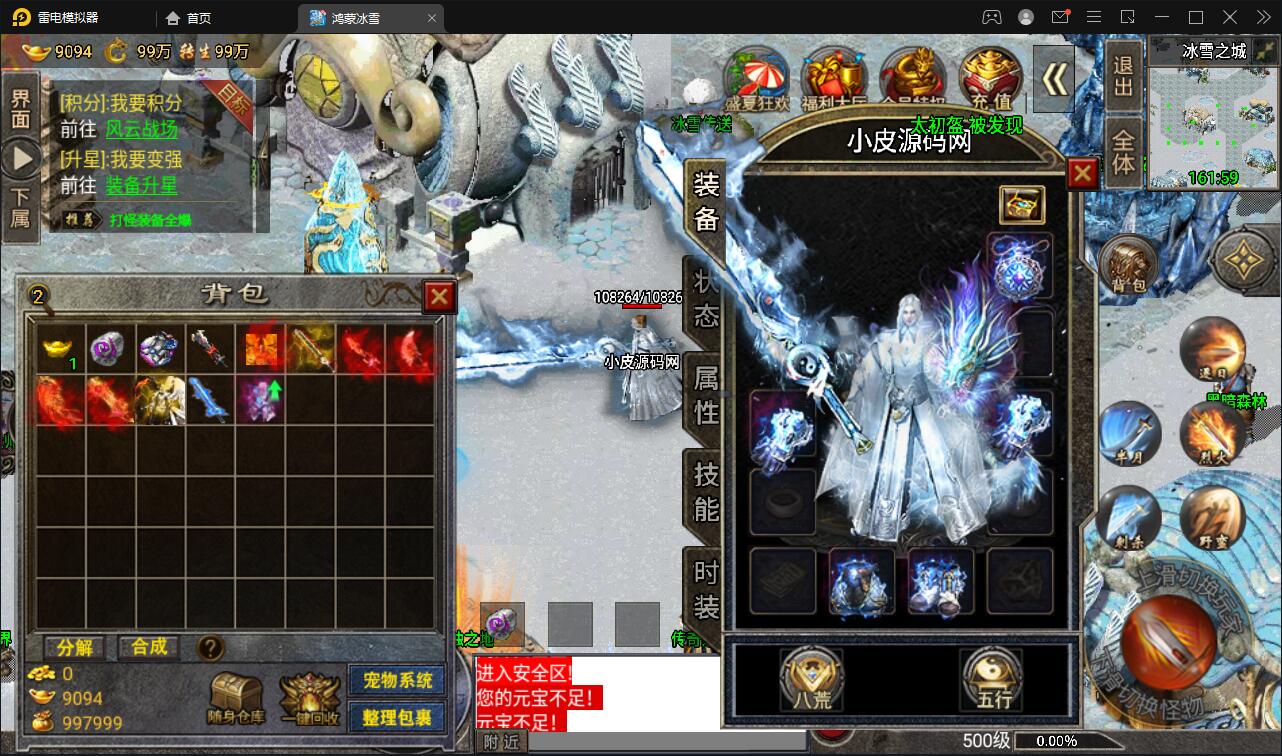Image resolution: width=1282 pixels, height=756 pixels.
Task: Activate the 八荒 slot in character panel
Action: click(x=810, y=678)
